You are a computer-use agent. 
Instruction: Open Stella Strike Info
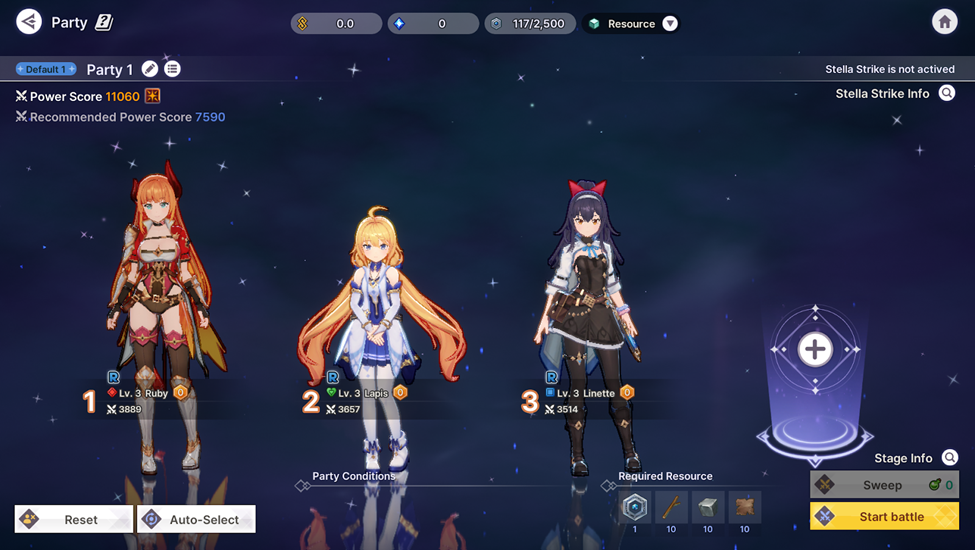pyautogui.click(x=946, y=93)
